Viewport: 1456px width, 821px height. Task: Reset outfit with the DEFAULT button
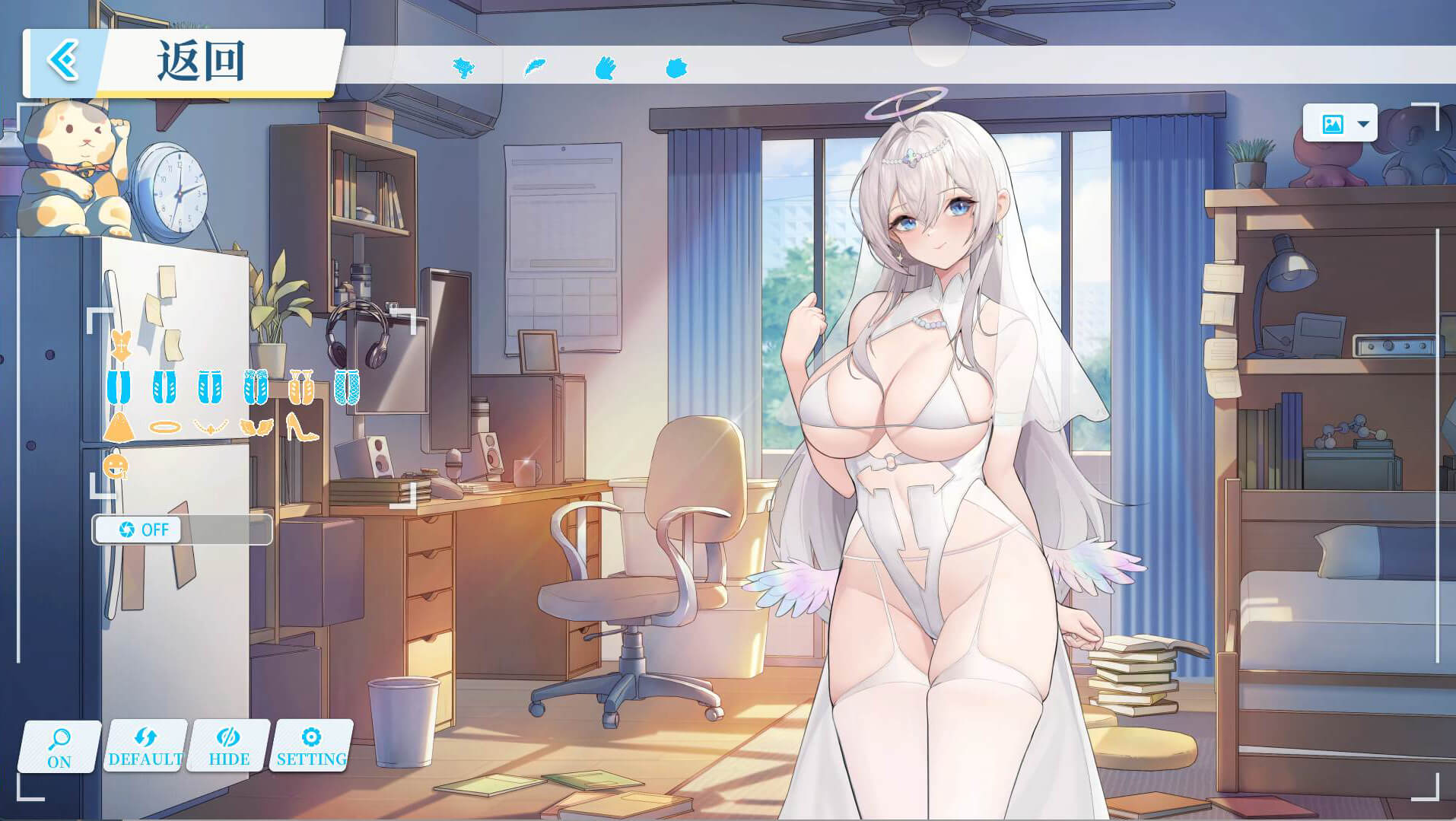coord(145,746)
